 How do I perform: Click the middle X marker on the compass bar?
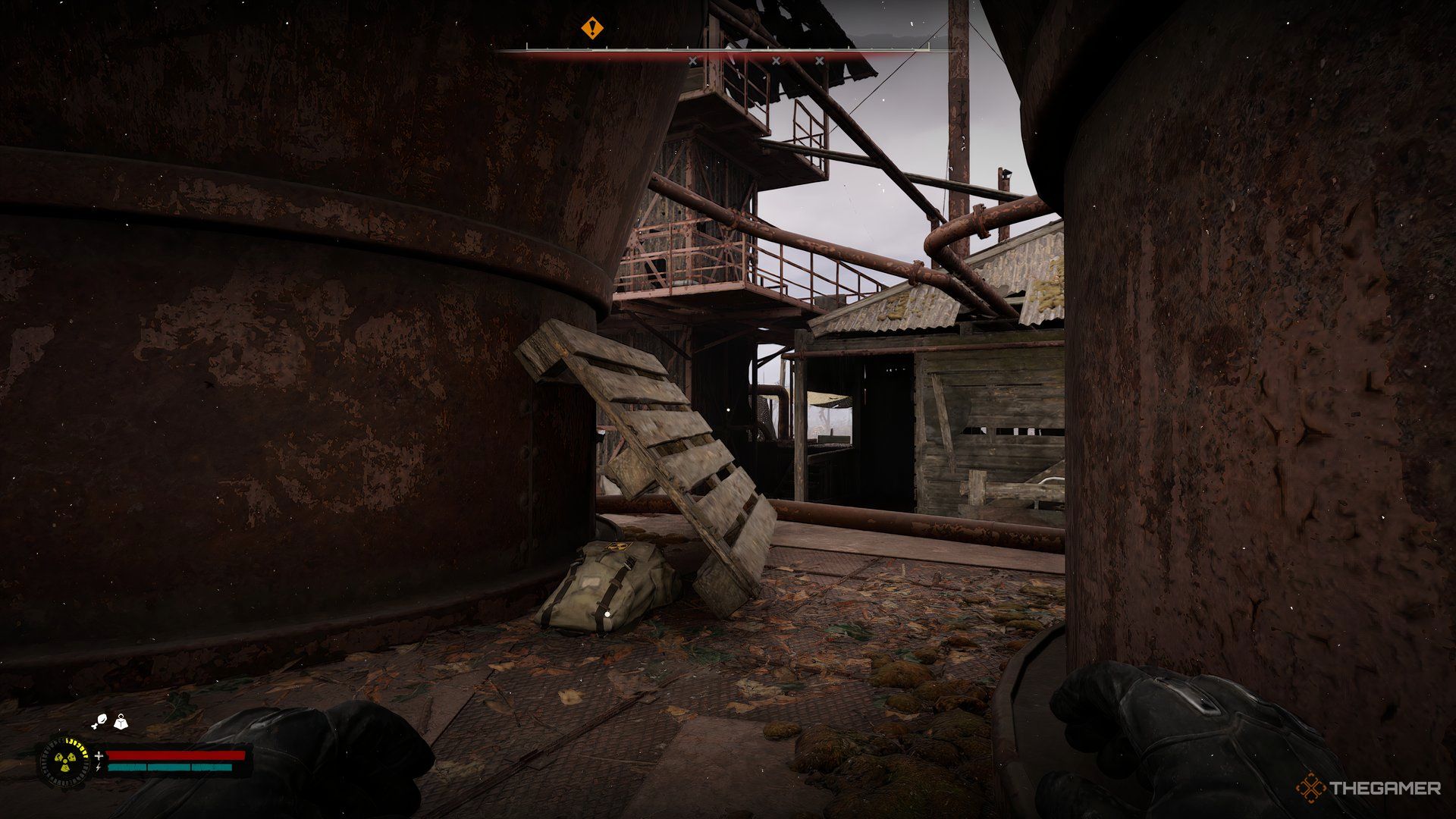pyautogui.click(x=776, y=60)
